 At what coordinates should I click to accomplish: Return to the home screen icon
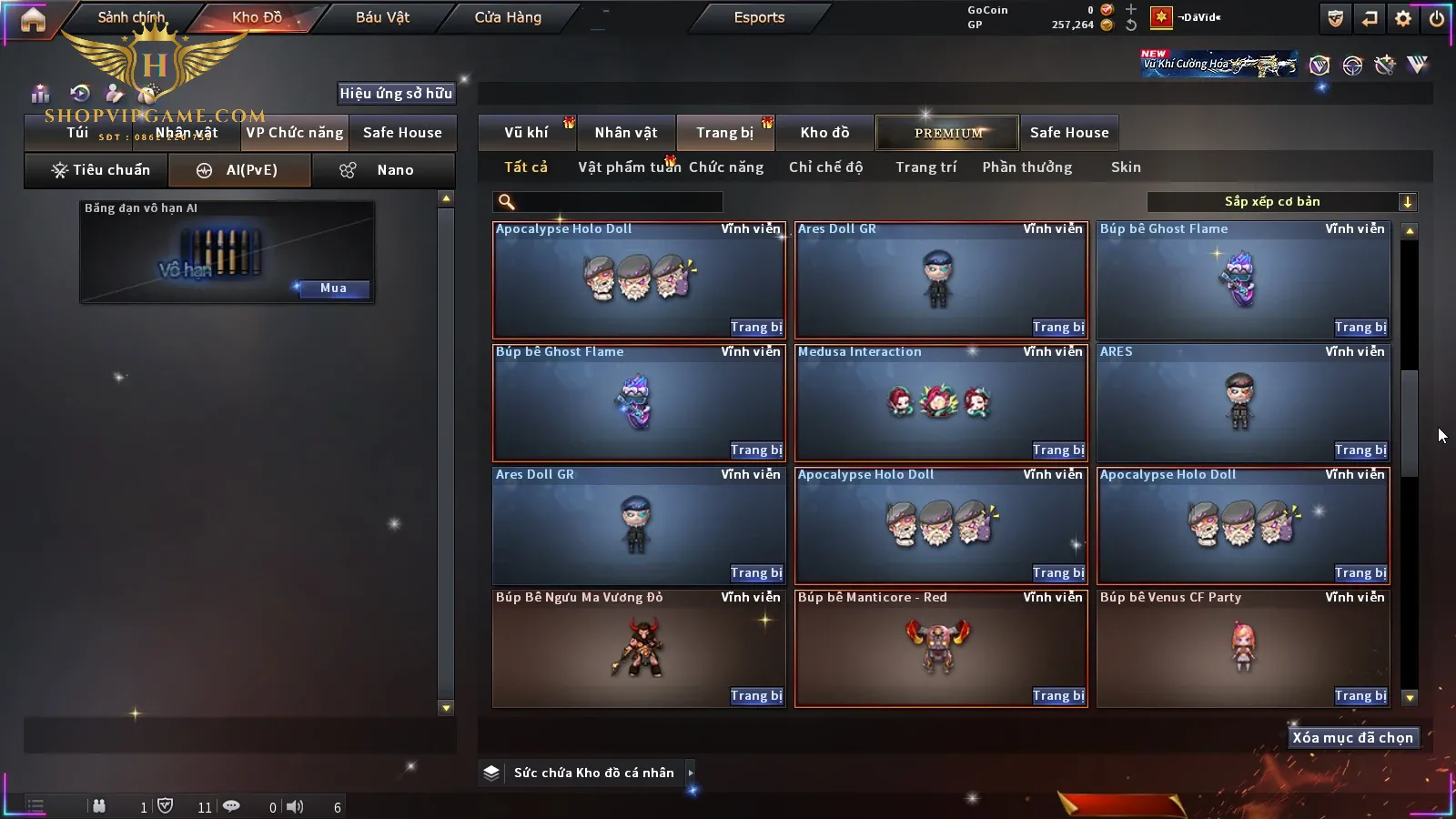(x=33, y=19)
